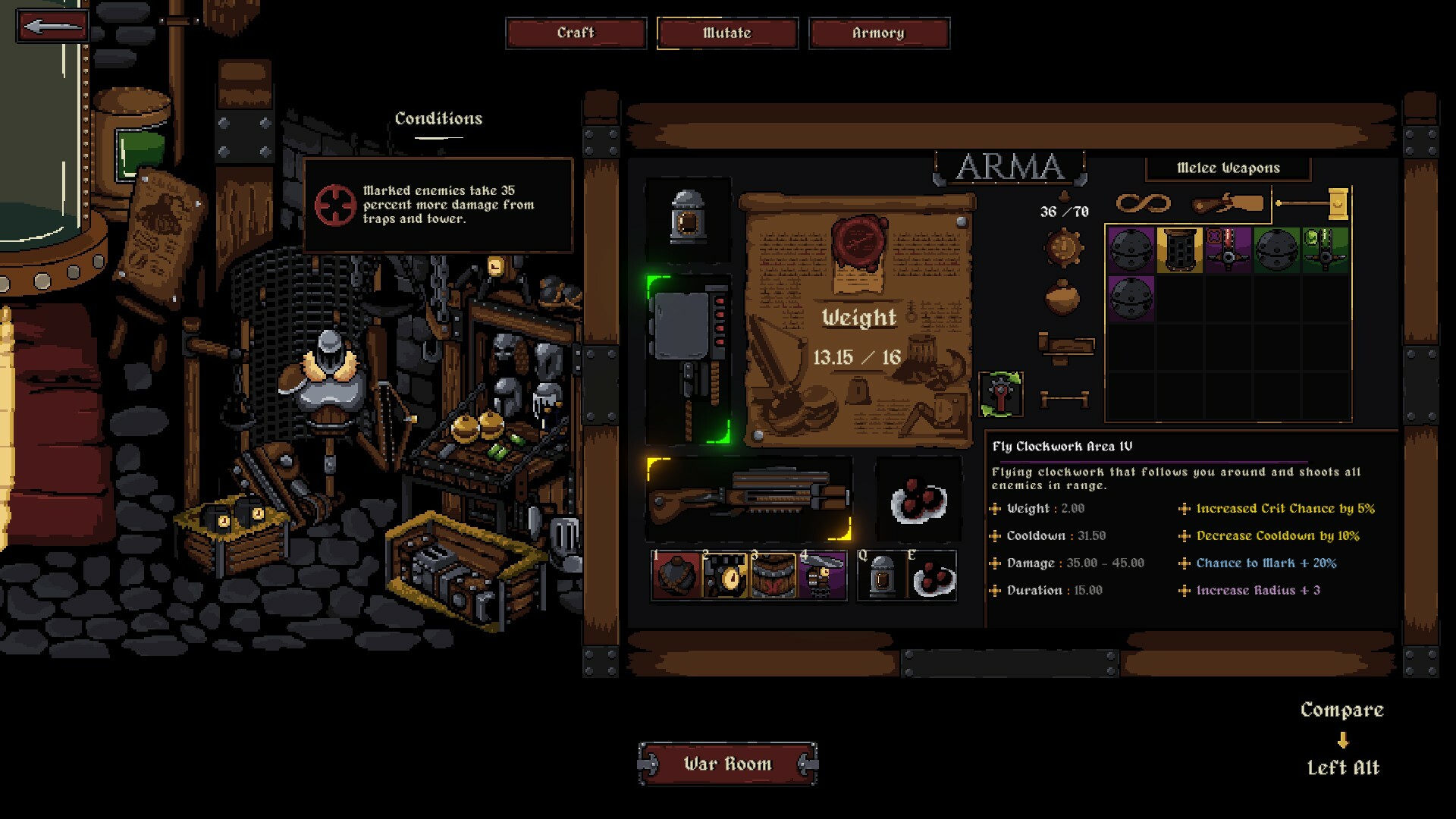Pick the purple bomb in the top inventory row

1131,251
